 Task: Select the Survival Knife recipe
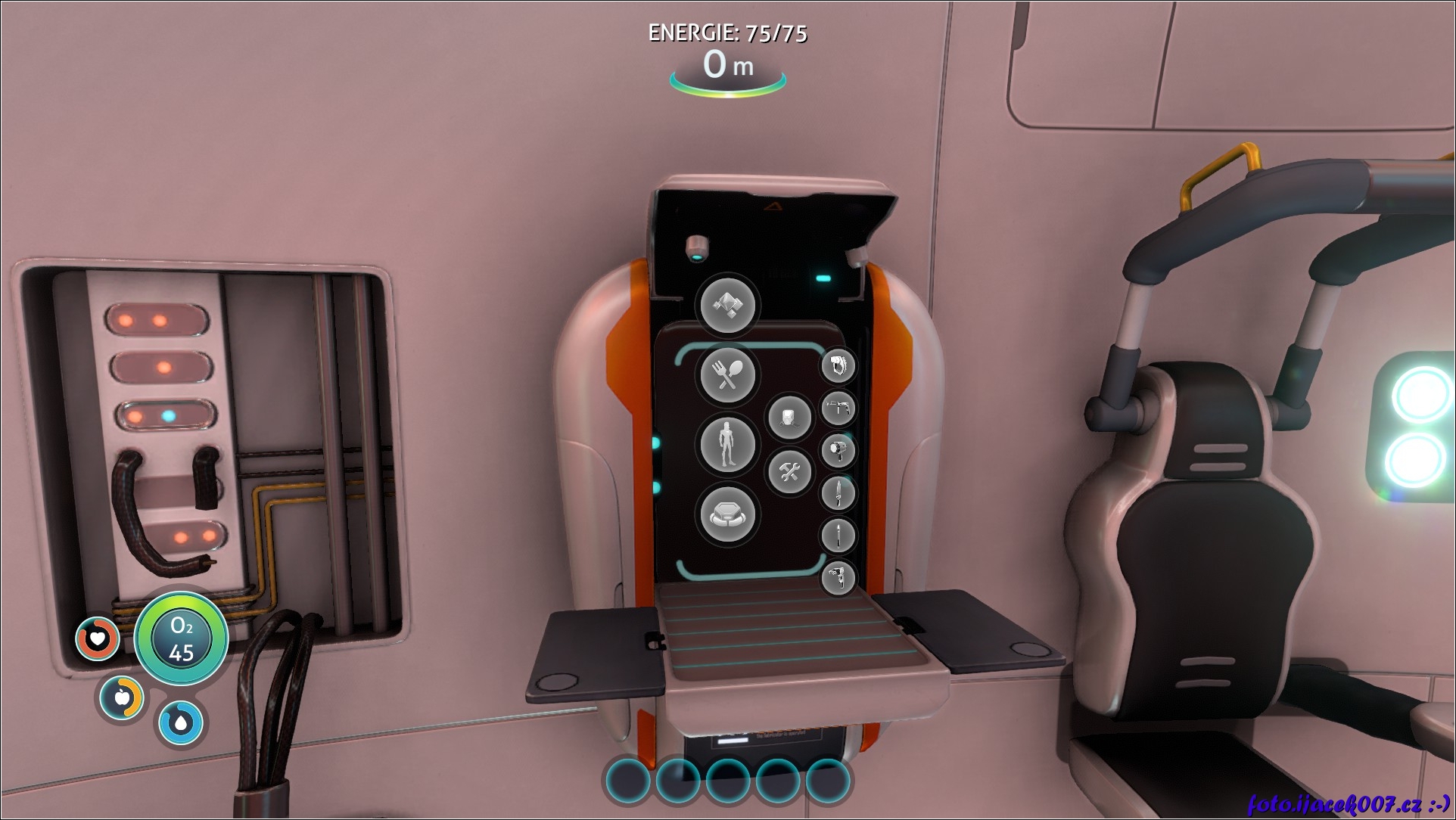click(838, 493)
